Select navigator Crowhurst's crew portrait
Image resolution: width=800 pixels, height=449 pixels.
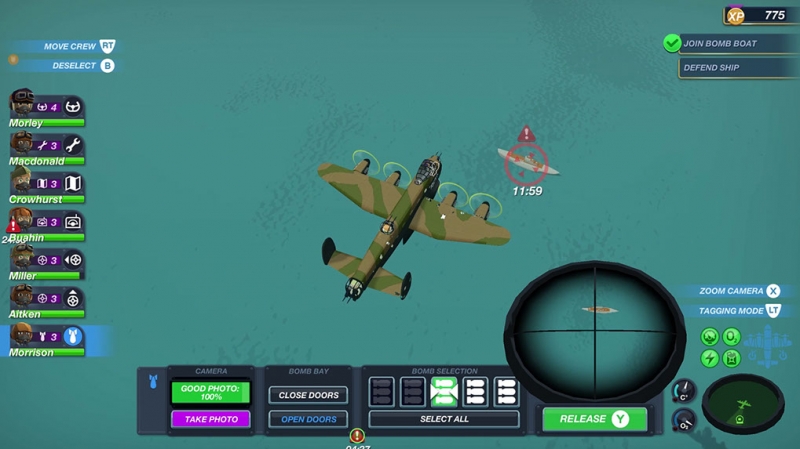(24, 182)
